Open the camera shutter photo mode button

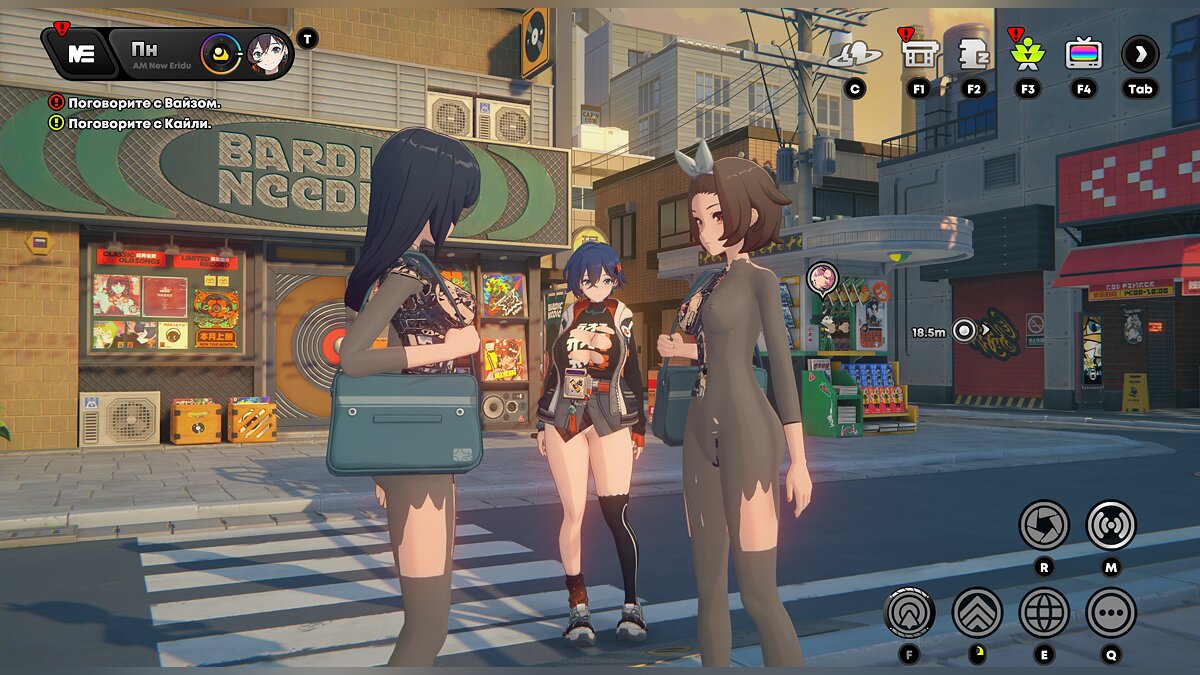click(x=1044, y=525)
